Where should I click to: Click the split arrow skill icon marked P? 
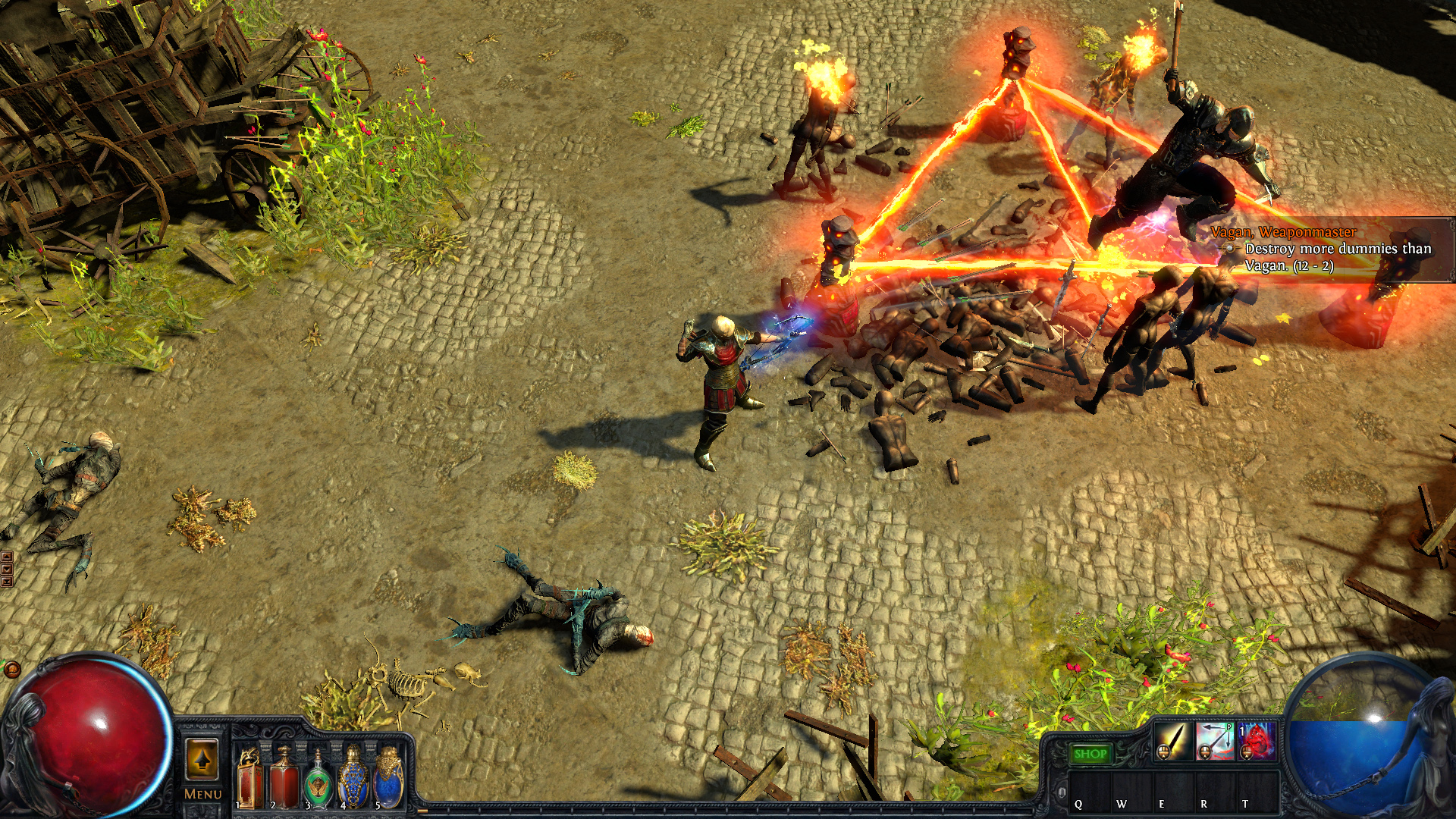(1215, 742)
